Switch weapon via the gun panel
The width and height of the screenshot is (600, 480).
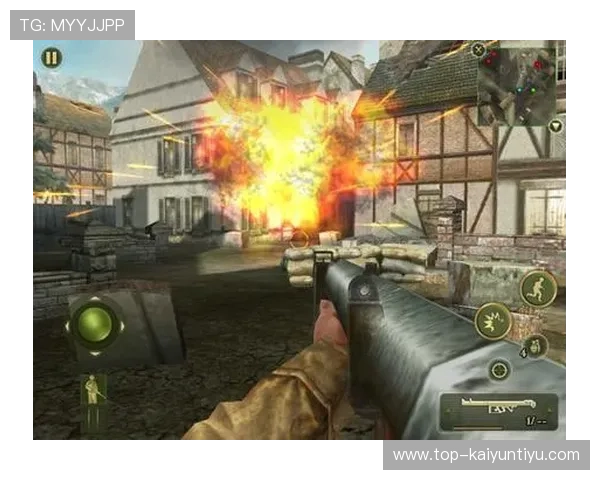pos(497,410)
